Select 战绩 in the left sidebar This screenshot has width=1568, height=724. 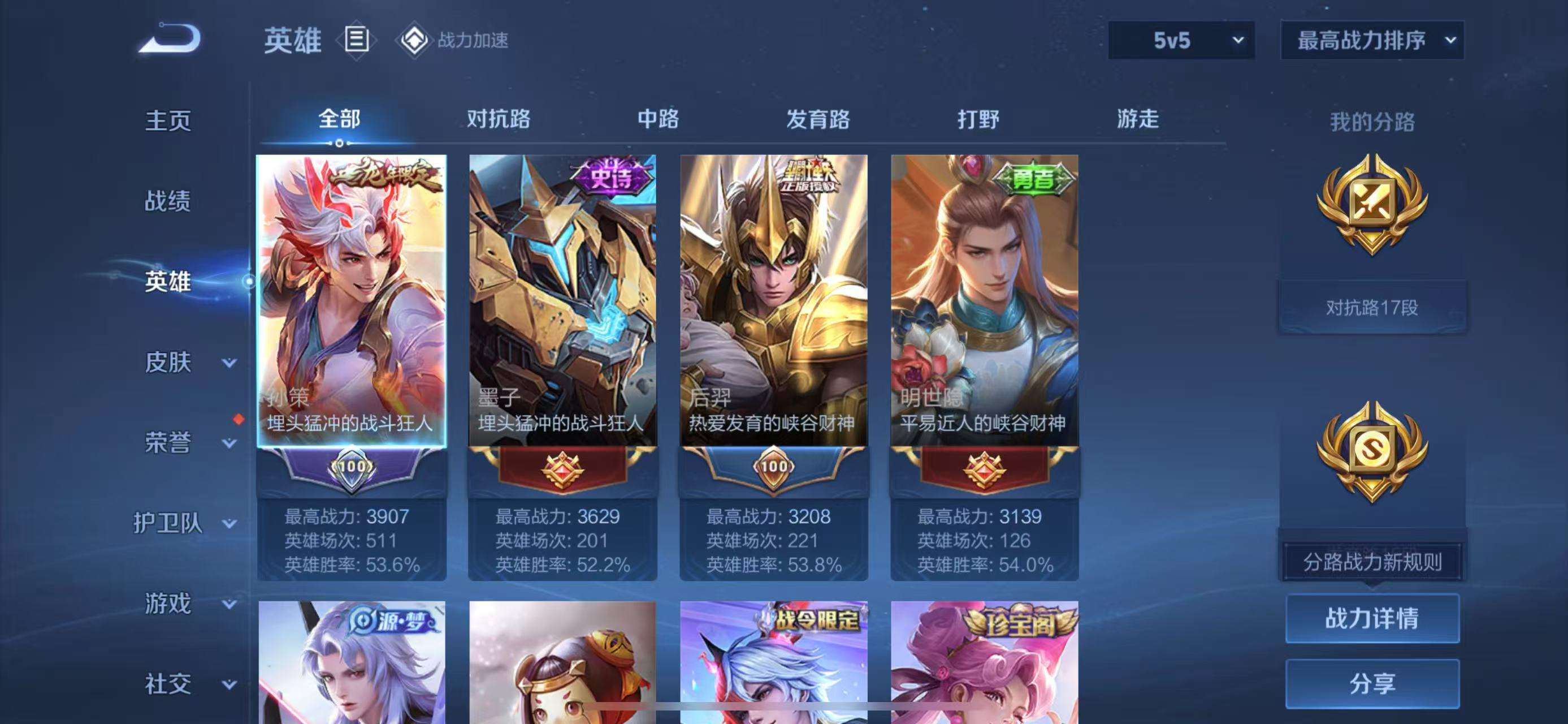[167, 201]
